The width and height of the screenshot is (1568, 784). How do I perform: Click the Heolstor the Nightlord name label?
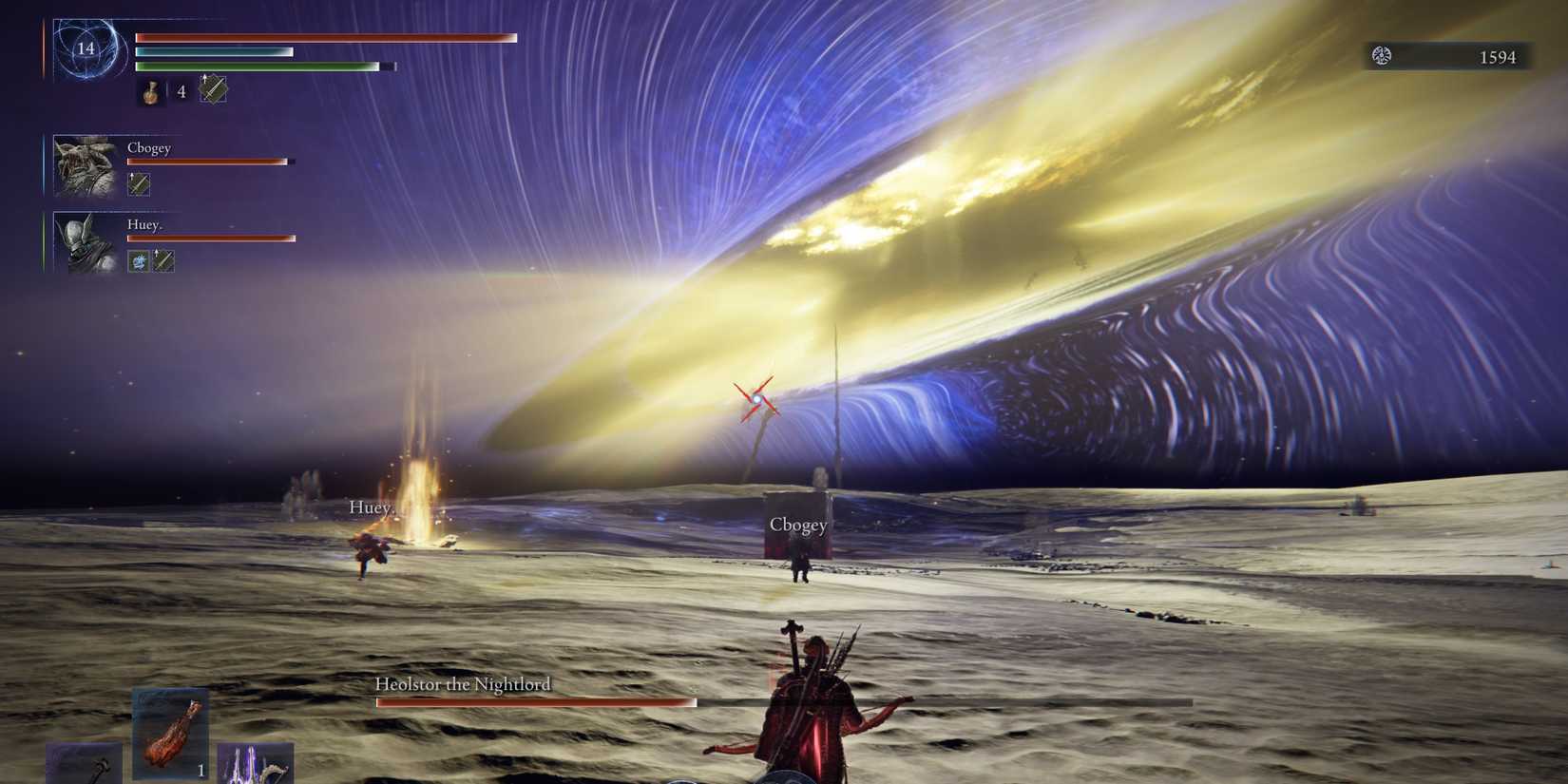(463, 683)
